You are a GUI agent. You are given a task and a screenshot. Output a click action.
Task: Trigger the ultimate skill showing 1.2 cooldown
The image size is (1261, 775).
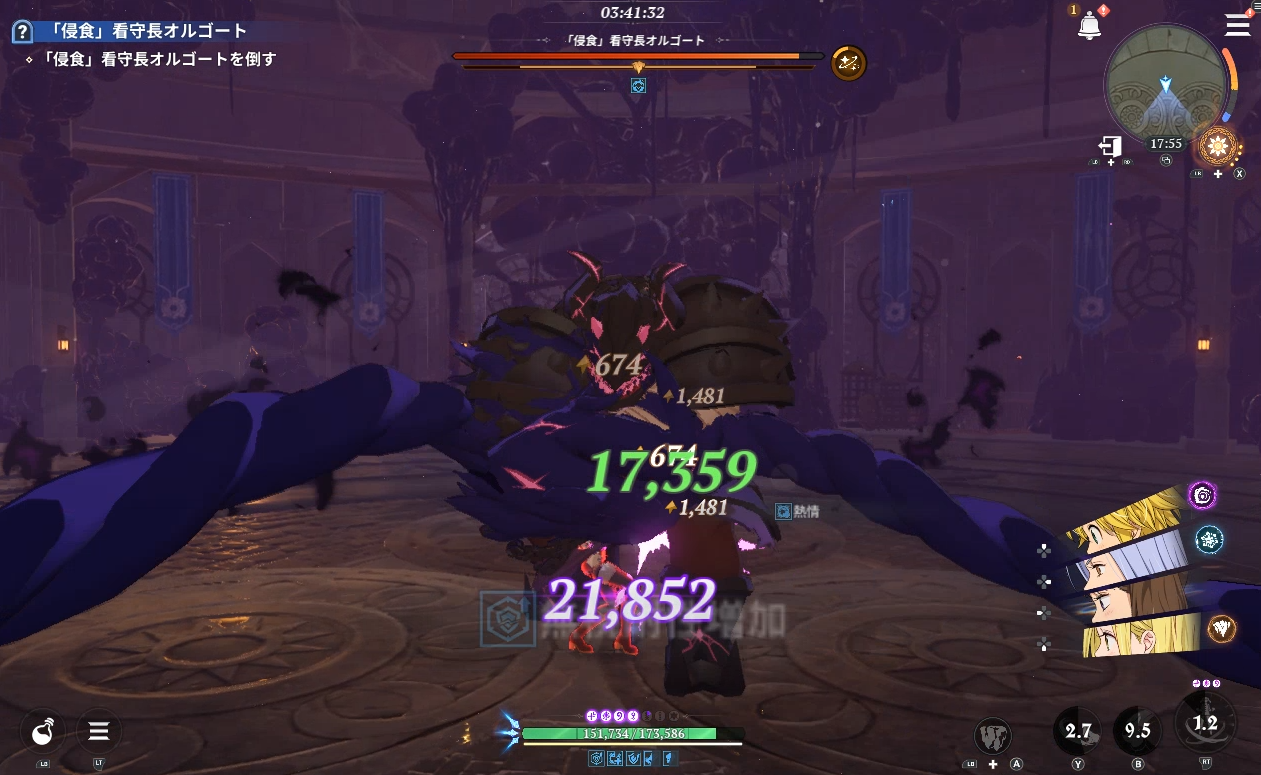click(x=1205, y=723)
